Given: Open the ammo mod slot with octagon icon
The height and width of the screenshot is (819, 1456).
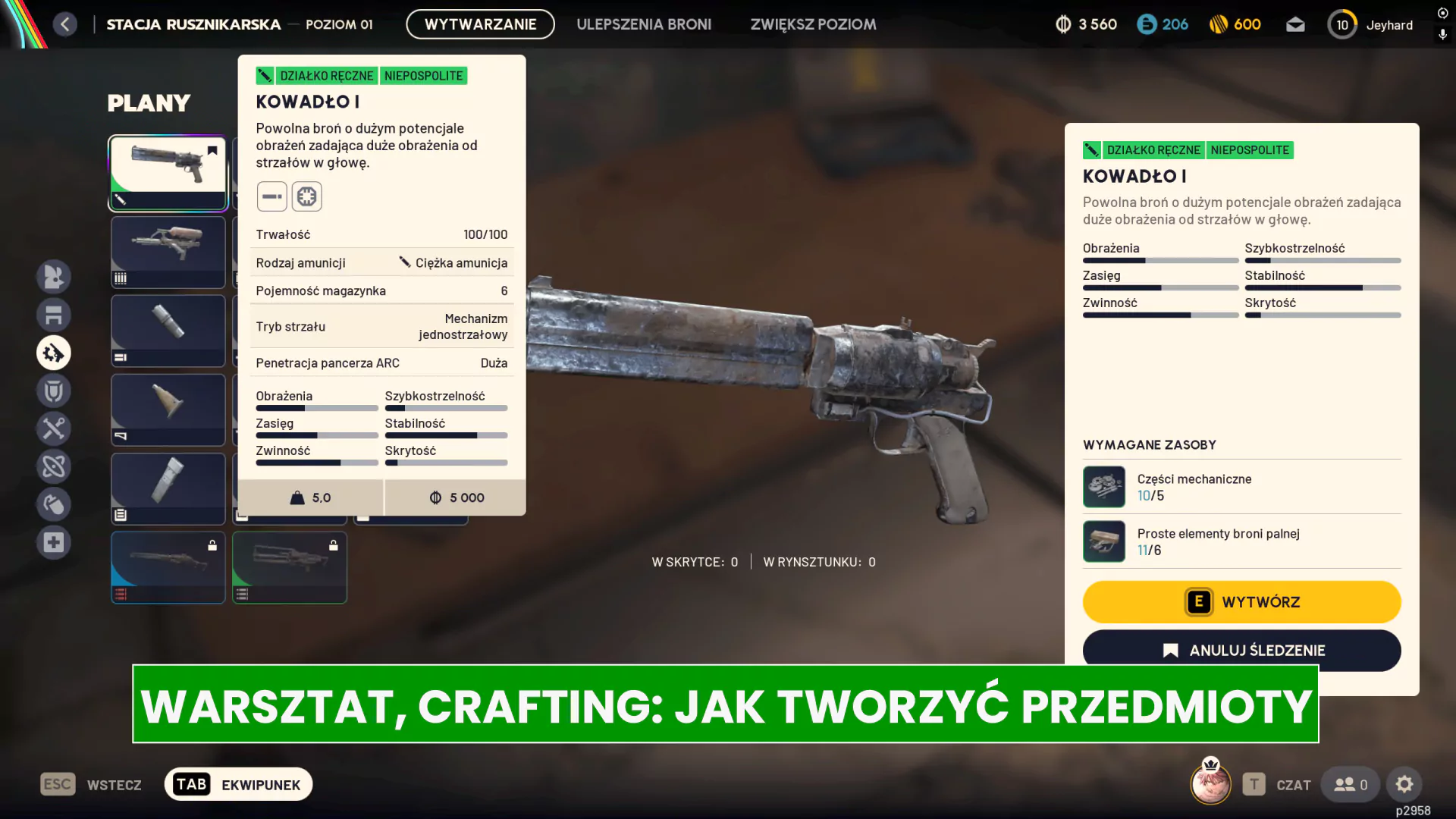Looking at the screenshot, I should tap(307, 196).
